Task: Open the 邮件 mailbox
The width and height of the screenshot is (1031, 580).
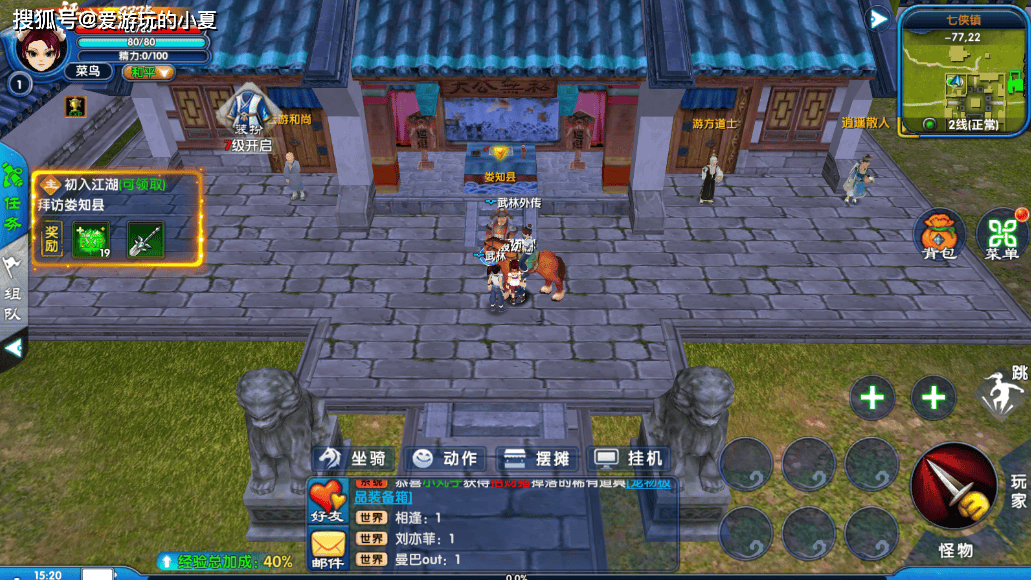Action: [327, 548]
